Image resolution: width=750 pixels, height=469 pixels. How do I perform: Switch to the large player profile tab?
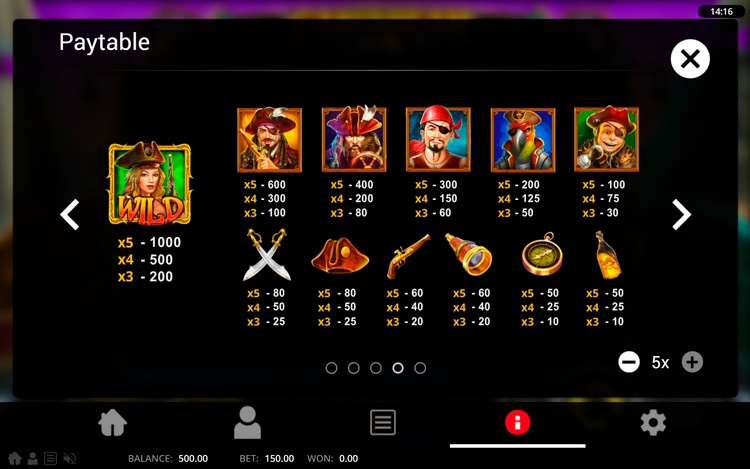pyautogui.click(x=247, y=423)
